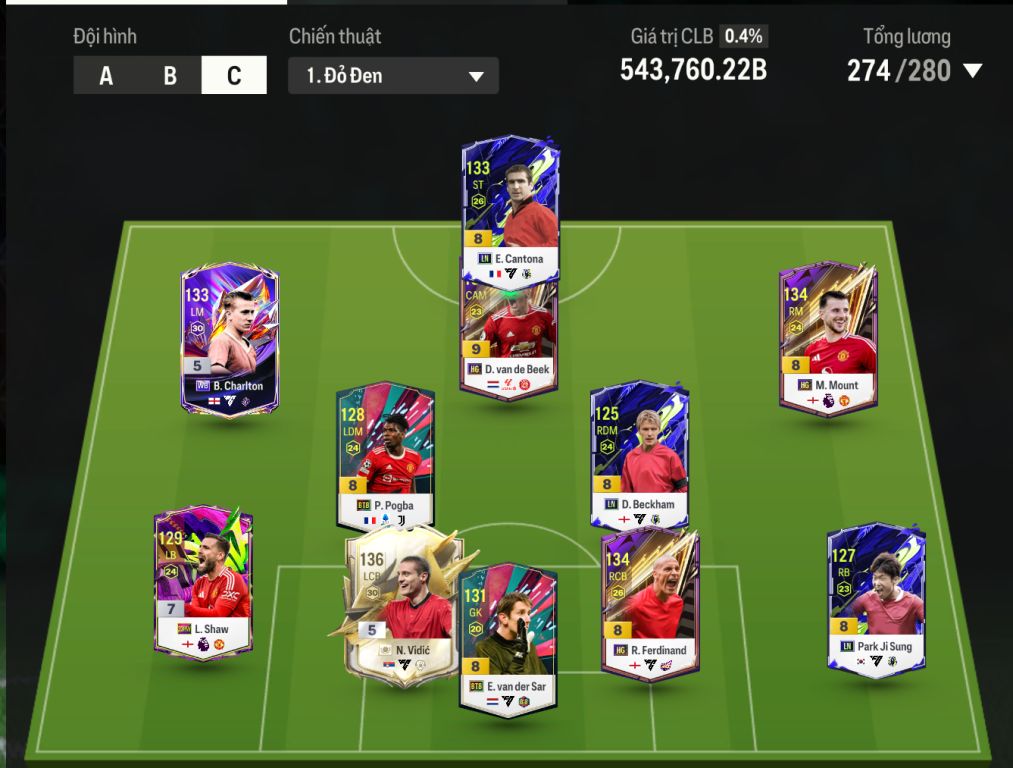Select squad tab C
The width and height of the screenshot is (1013, 768).
tap(234, 76)
